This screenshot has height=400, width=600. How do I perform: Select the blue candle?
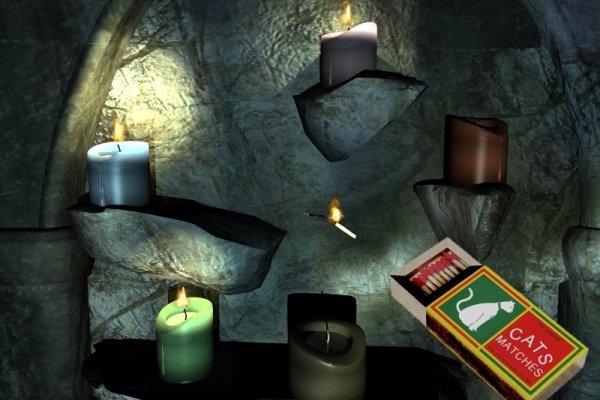tap(118, 174)
